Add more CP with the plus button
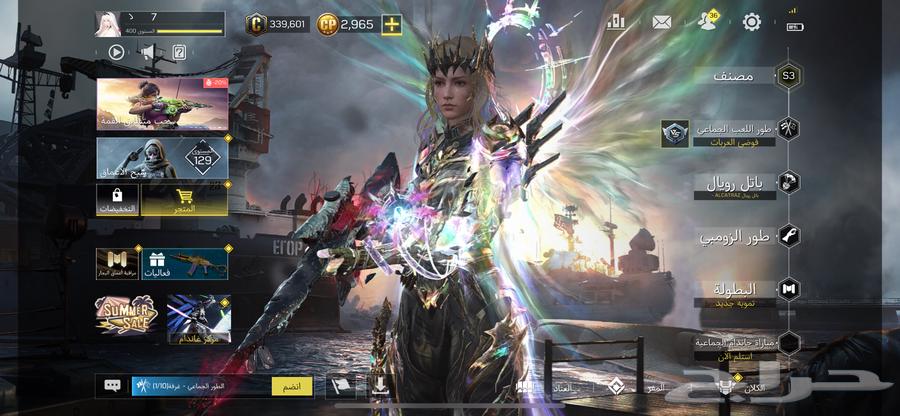 (x=391, y=24)
